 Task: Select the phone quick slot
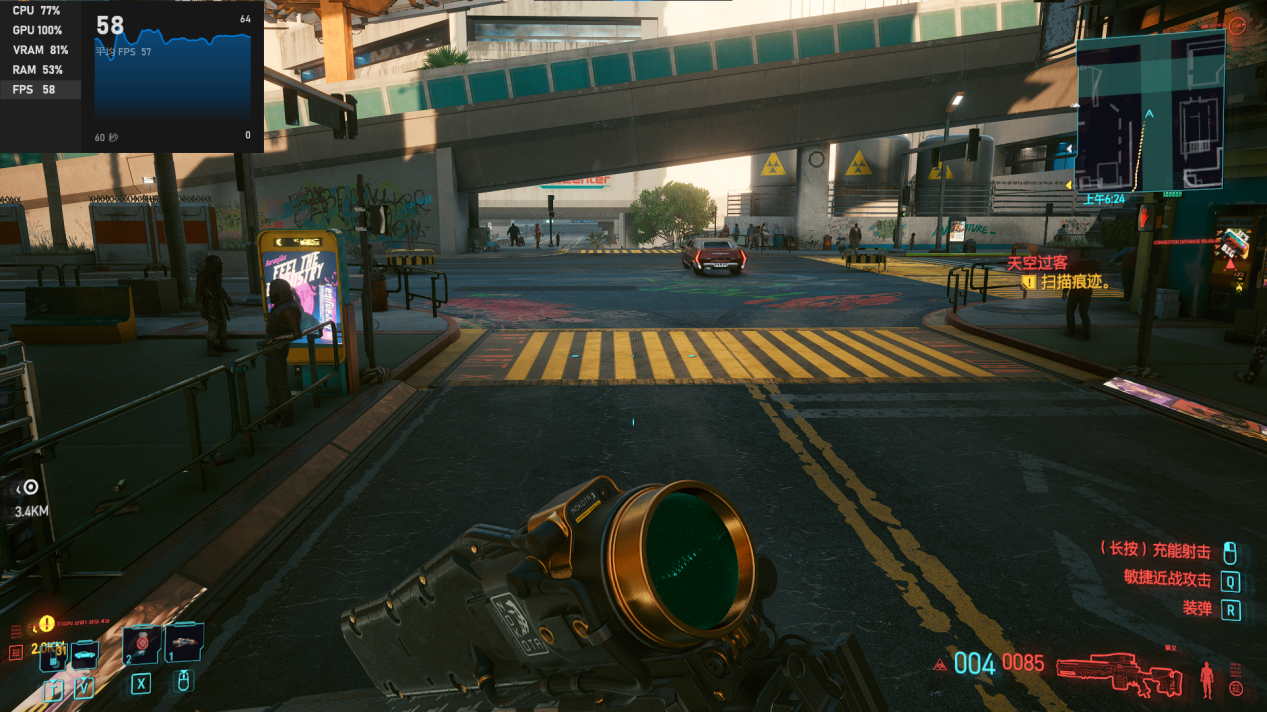(x=54, y=655)
